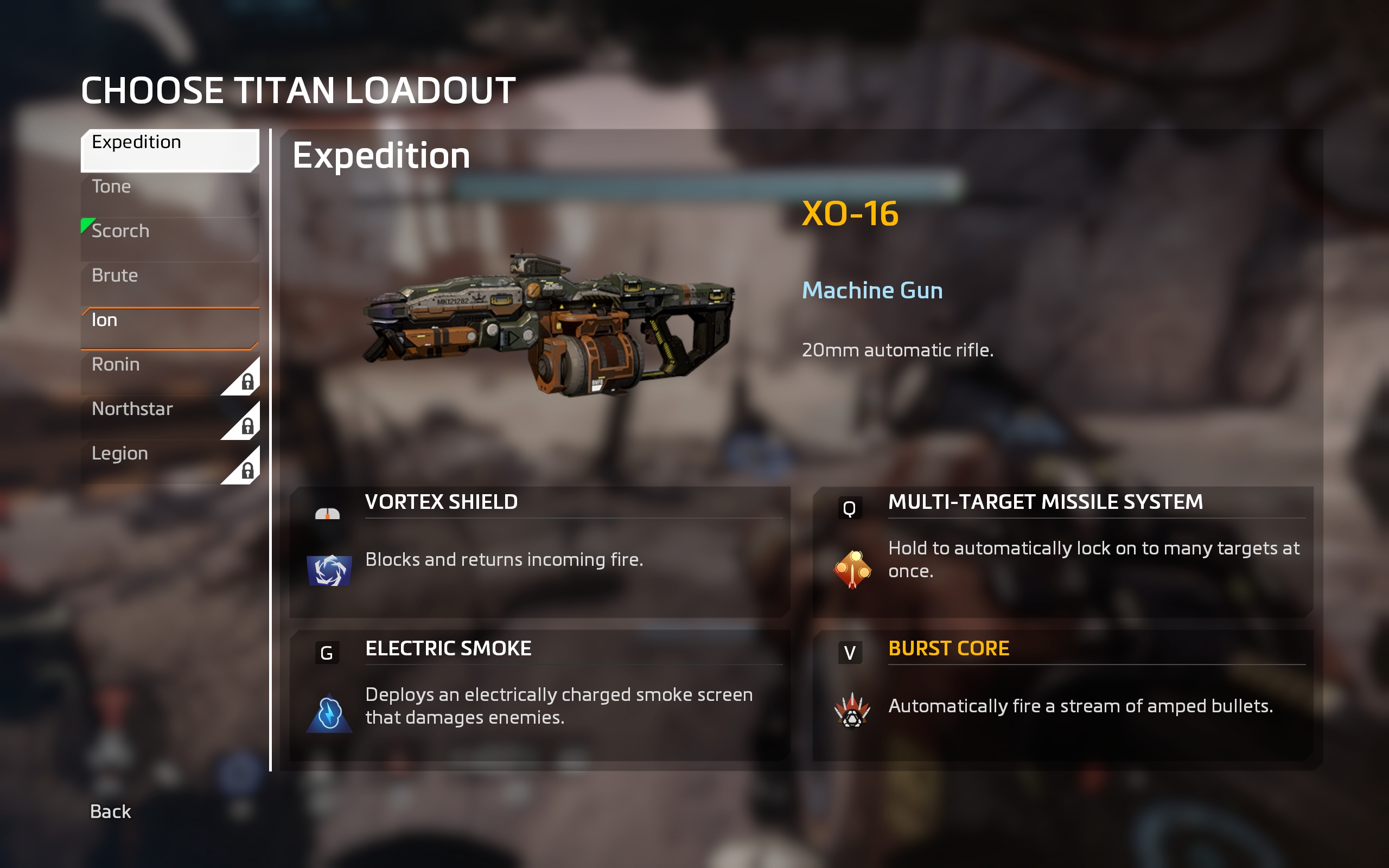
Task: Choose the locked Northstar loadout
Action: 169,417
